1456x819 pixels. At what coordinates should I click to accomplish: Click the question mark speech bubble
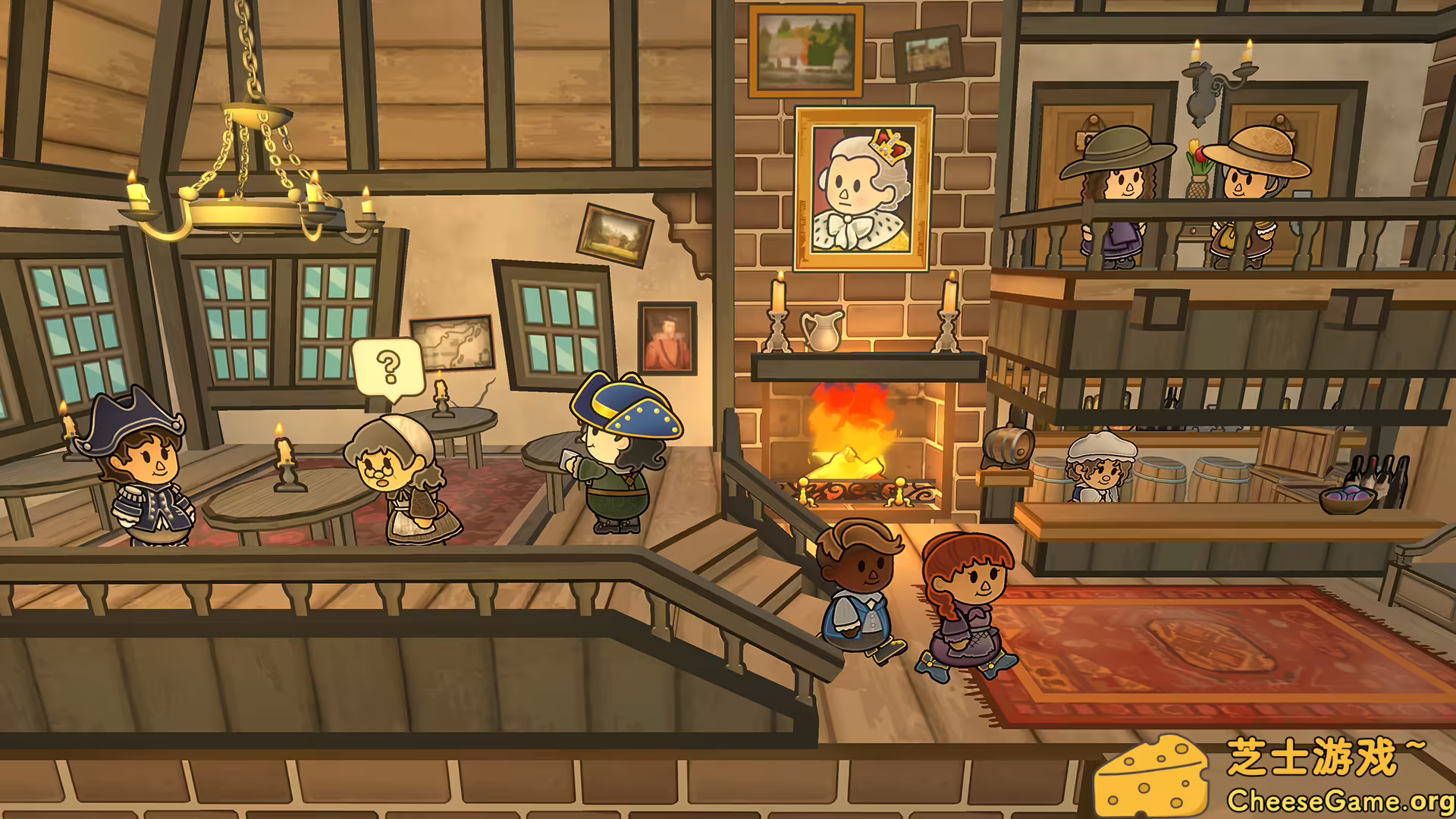[x=388, y=368]
